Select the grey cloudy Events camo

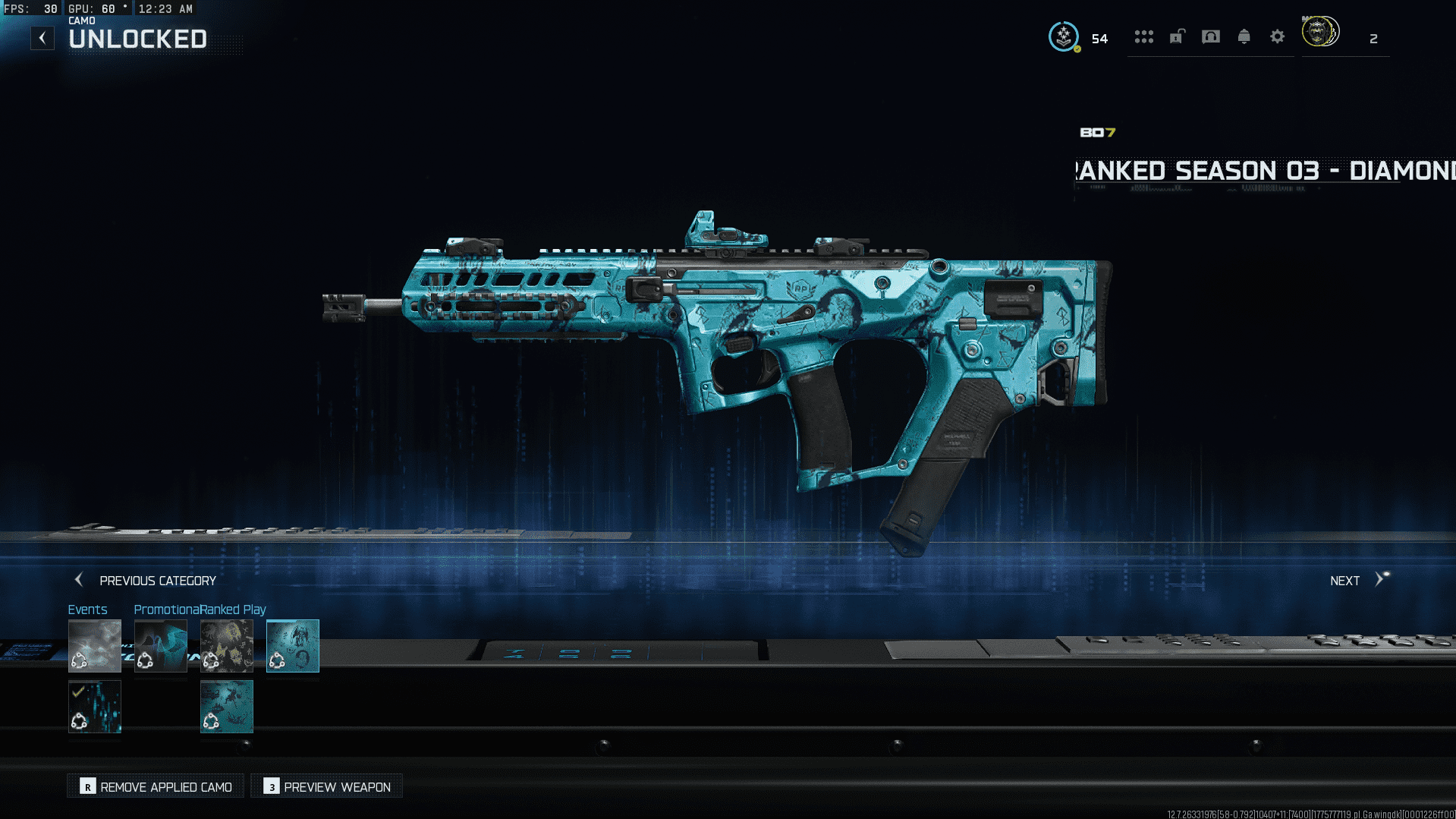tap(95, 646)
